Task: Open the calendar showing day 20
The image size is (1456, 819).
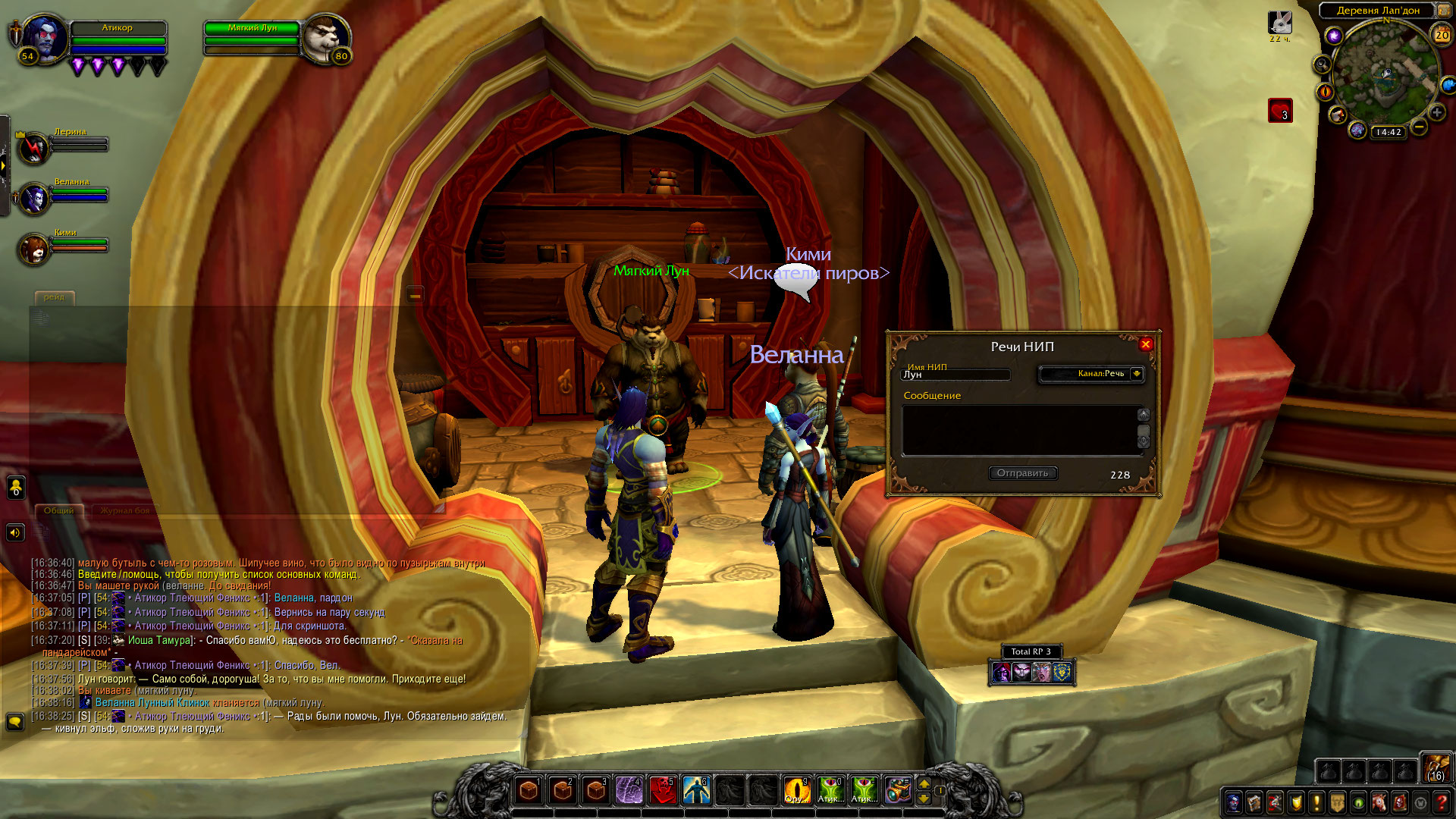Action: [x=1441, y=35]
